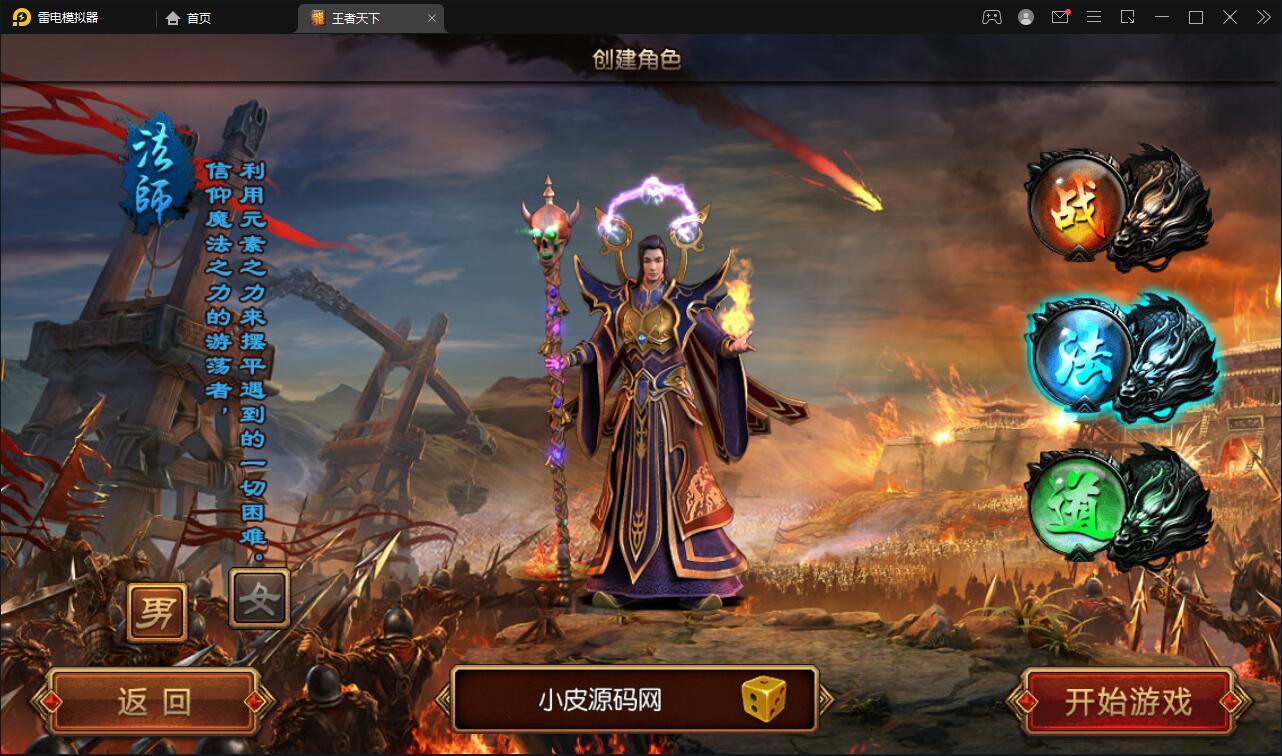
Task: Click the user account icon
Action: coord(1025,17)
